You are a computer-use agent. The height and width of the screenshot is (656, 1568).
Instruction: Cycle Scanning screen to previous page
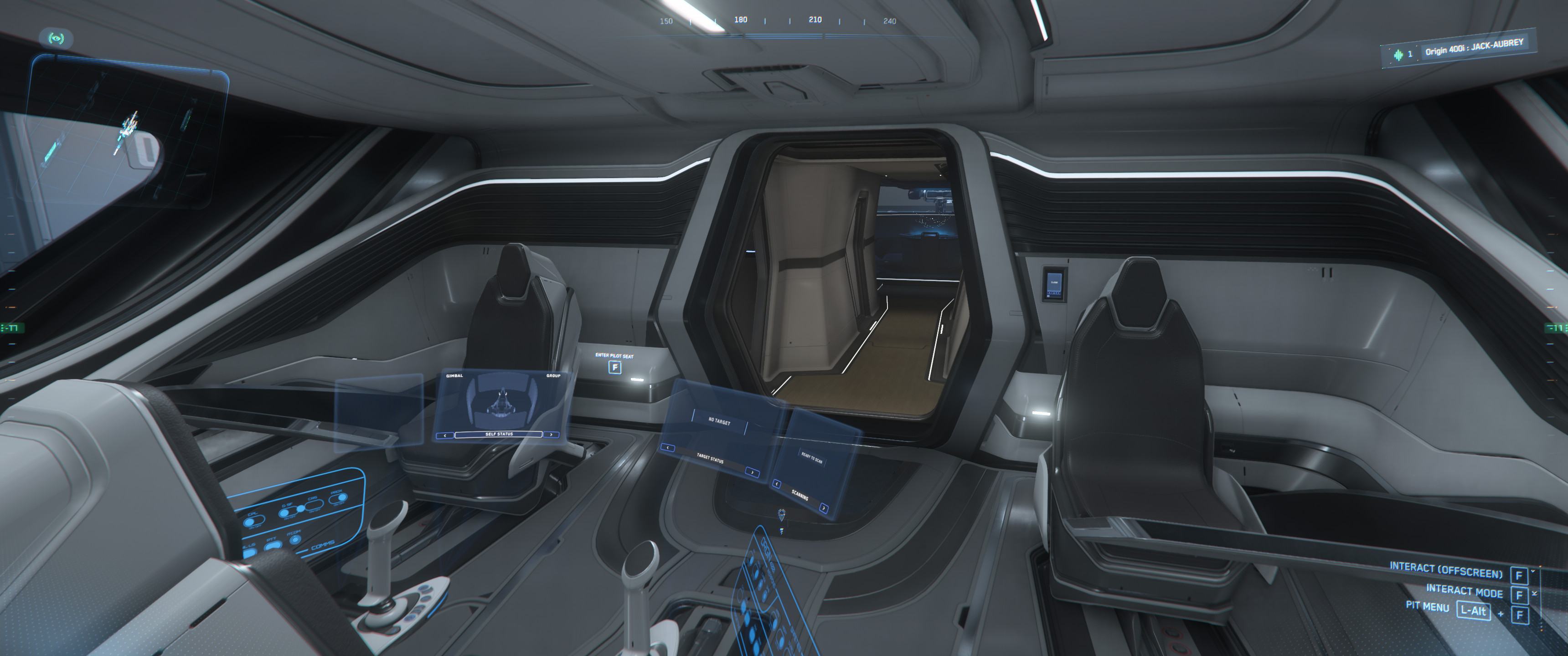point(777,484)
